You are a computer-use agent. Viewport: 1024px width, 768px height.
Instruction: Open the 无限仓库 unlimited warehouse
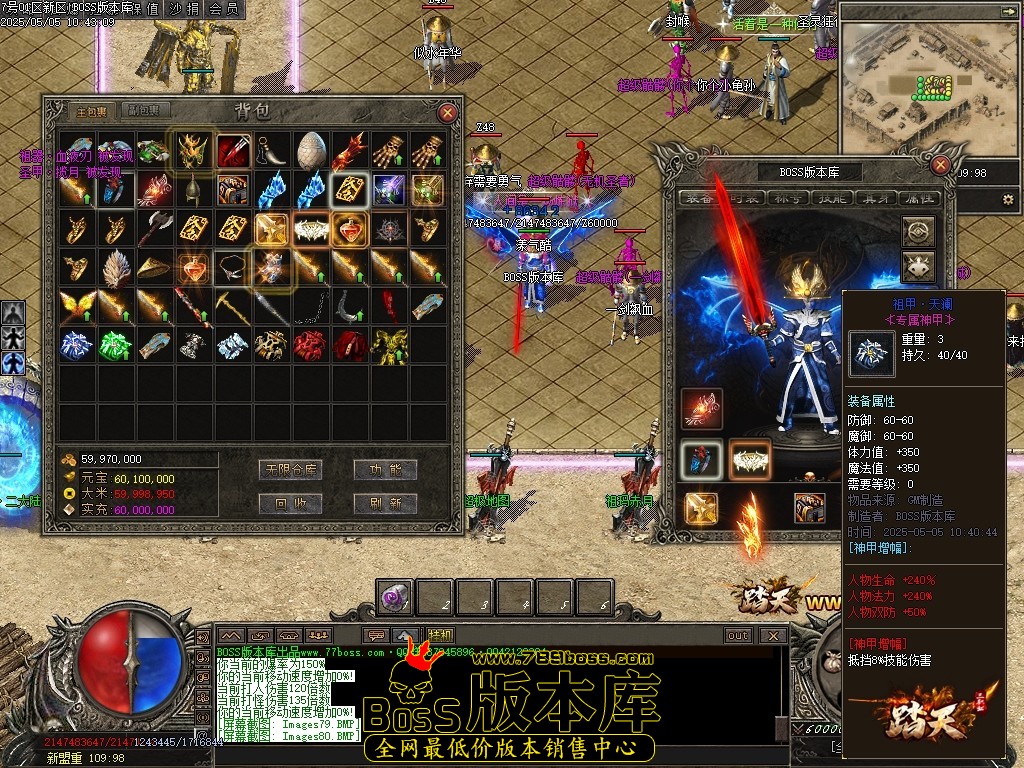point(289,469)
